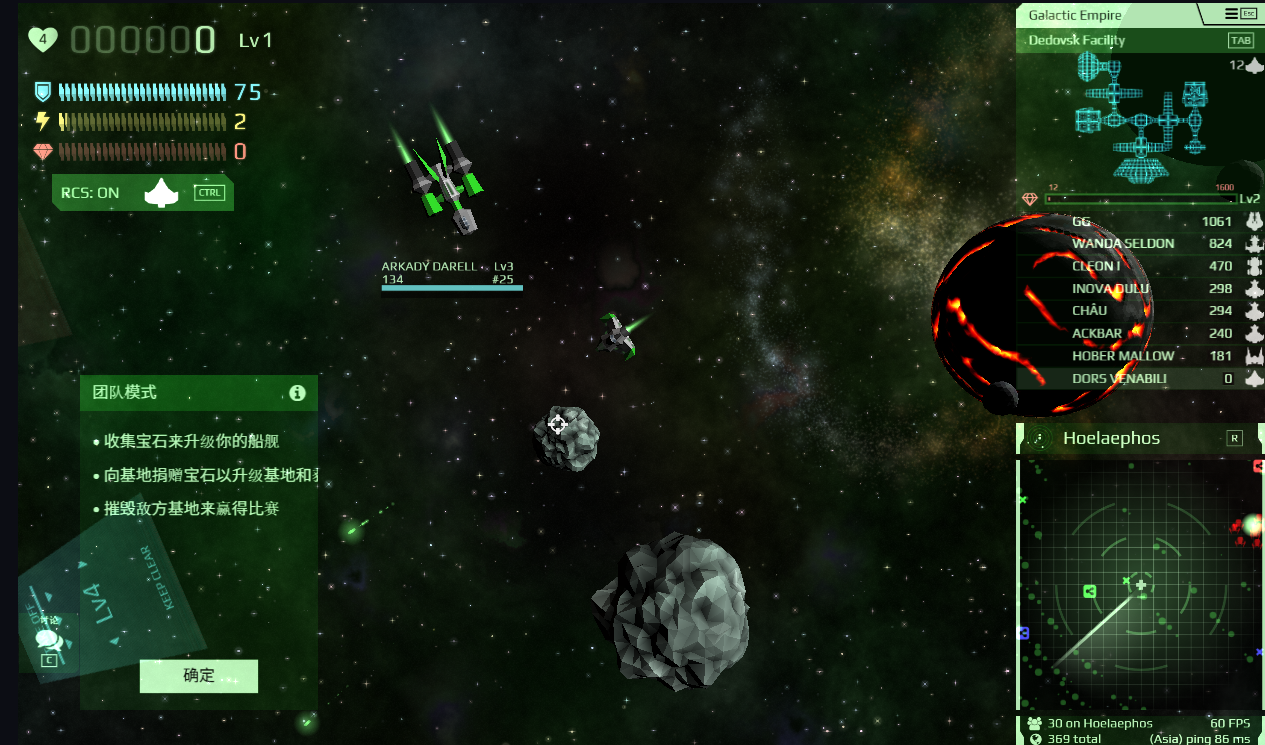This screenshot has width=1265, height=745.
Task: Select WANDA SELDON's leaderboard row
Action: pos(1140,244)
